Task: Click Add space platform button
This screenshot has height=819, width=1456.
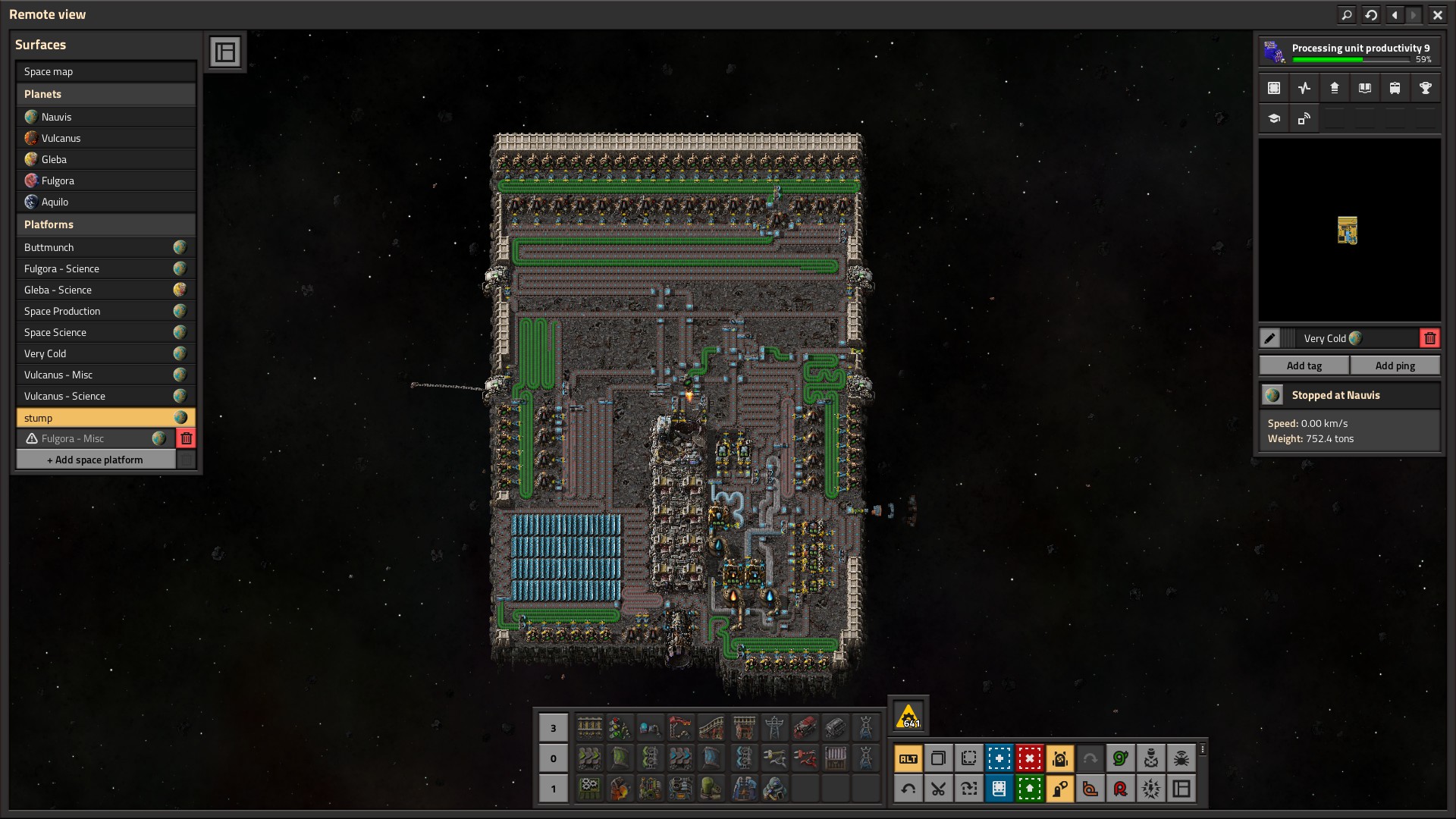Action: pos(96,460)
